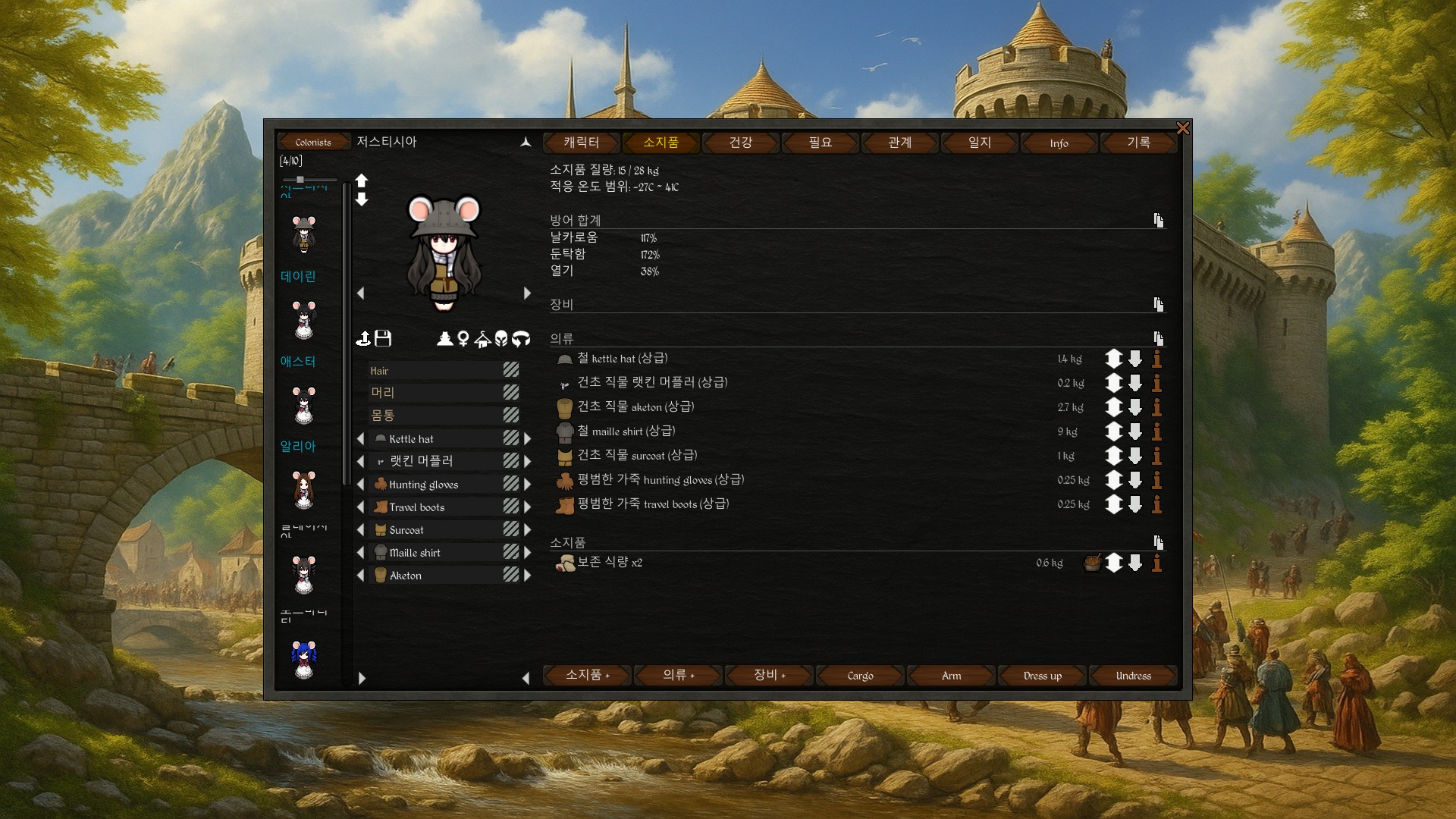Click the Arm button
This screenshot has height=819, width=1456.
[x=952, y=676]
